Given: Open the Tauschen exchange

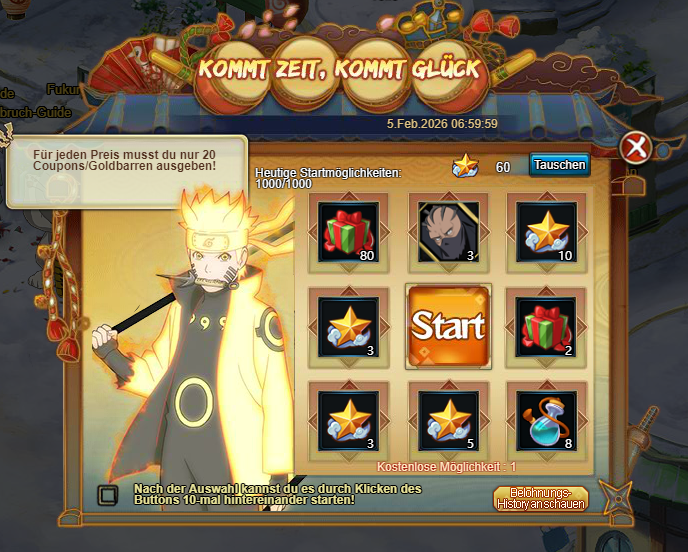Looking at the screenshot, I should coord(559,165).
